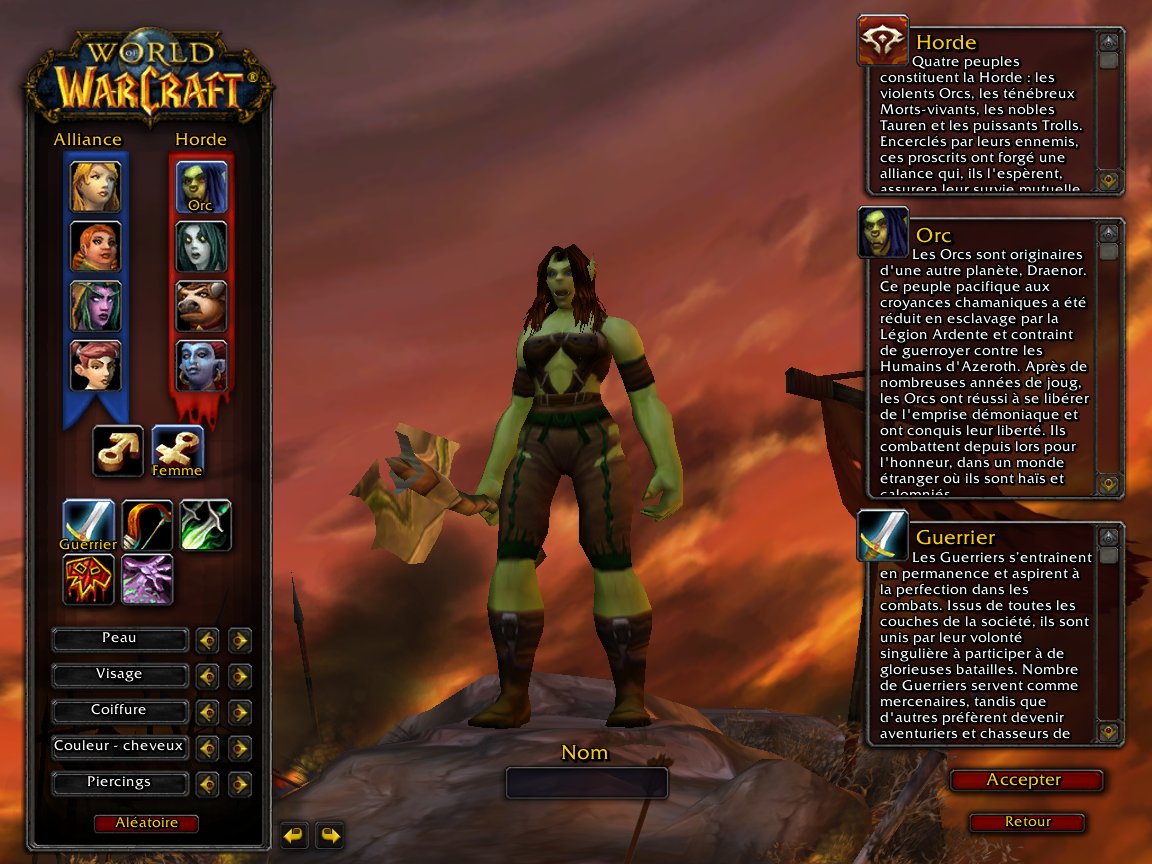This screenshot has height=864, width=1152.
Task: Choose the Rogue class dagger icon
Action: (x=206, y=525)
